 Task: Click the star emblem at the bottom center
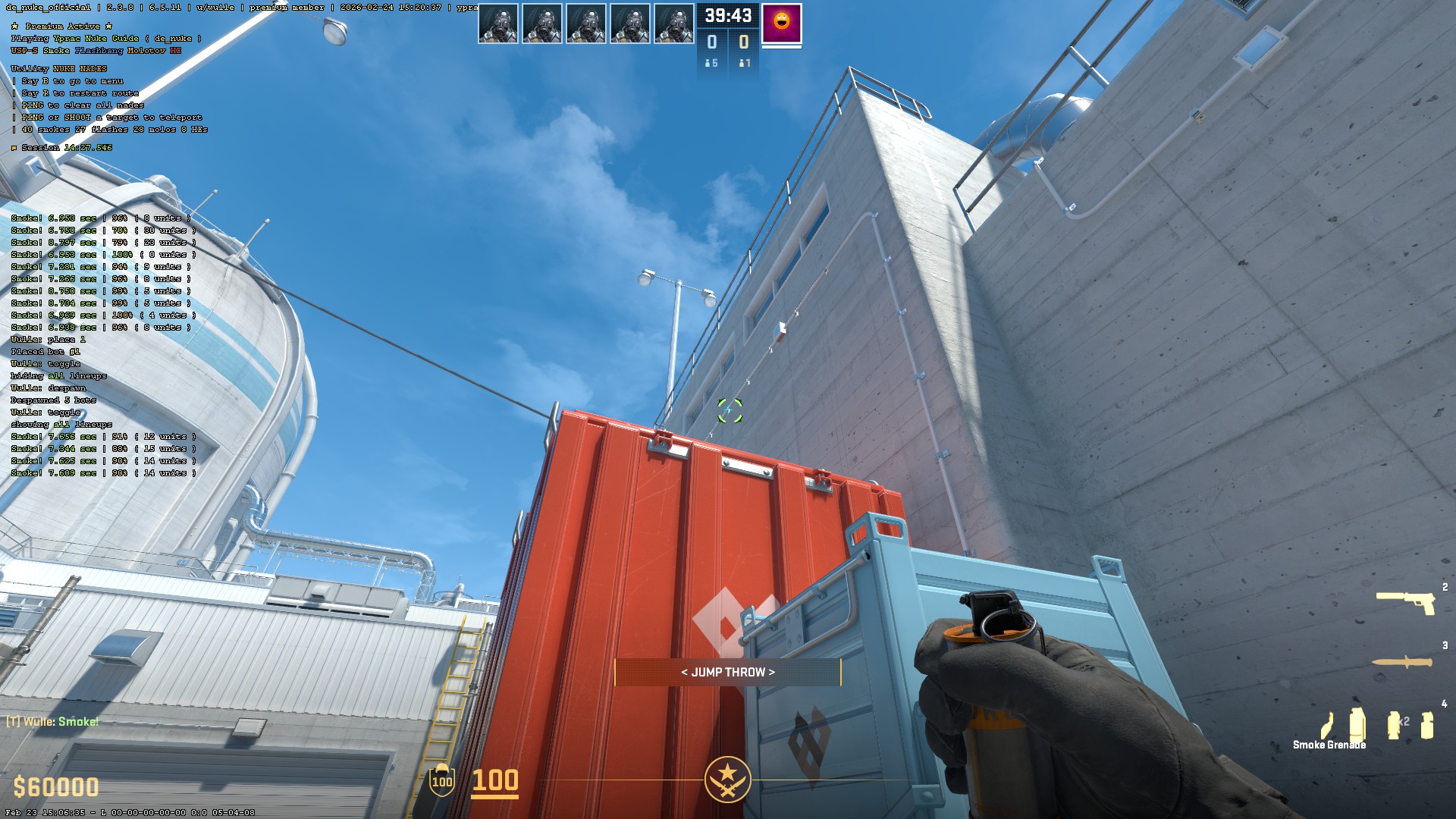726,780
